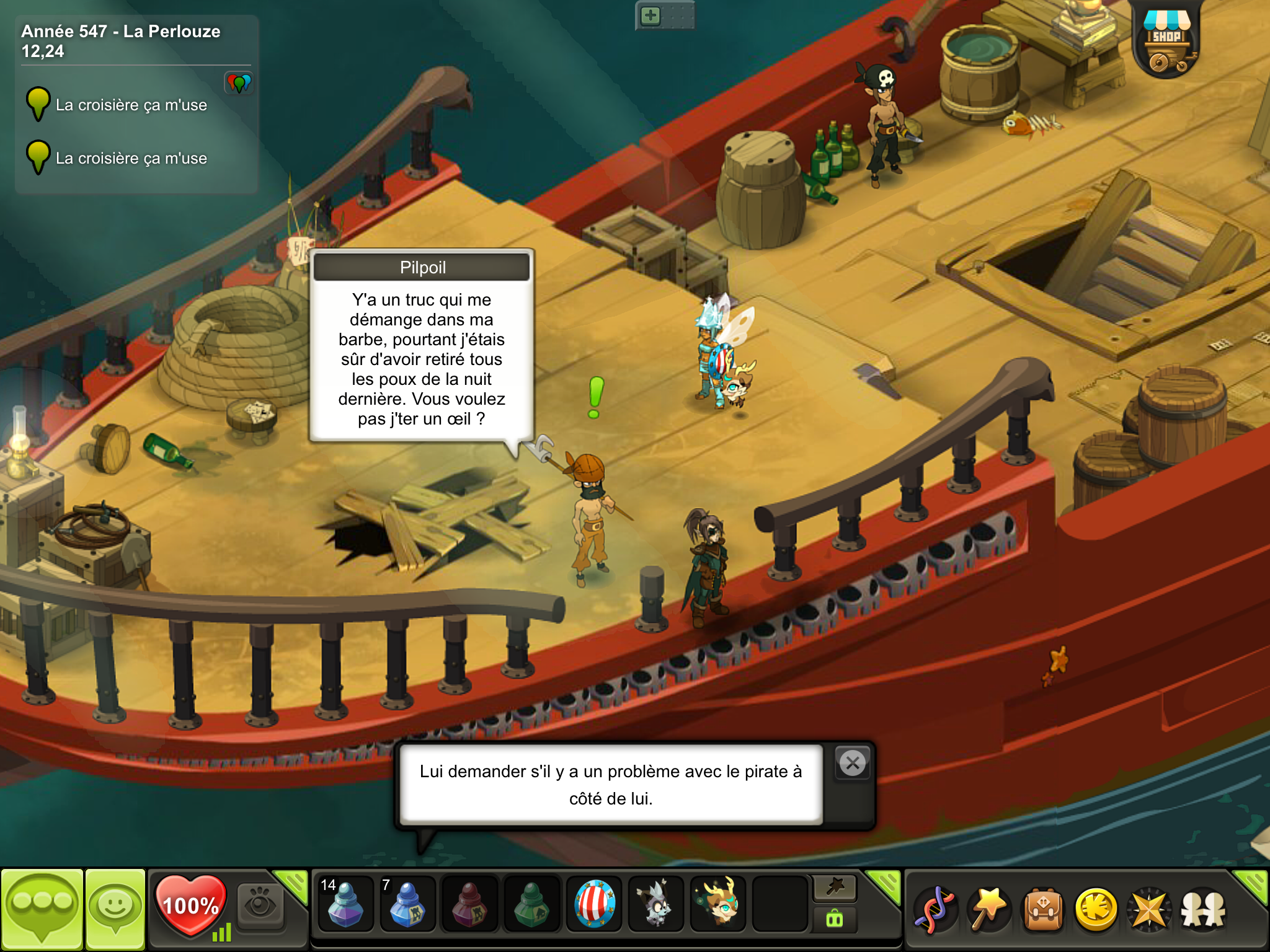Open the gold kama coin marketplace

pos(1096,909)
